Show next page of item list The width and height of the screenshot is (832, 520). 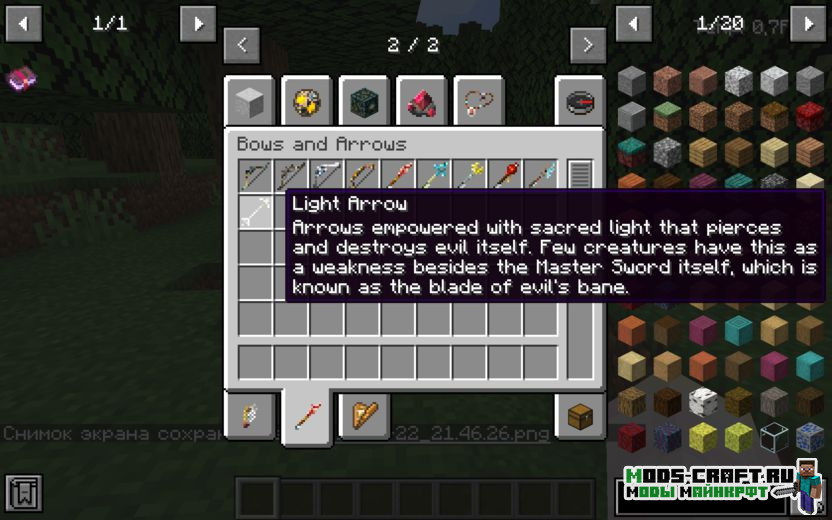point(808,23)
